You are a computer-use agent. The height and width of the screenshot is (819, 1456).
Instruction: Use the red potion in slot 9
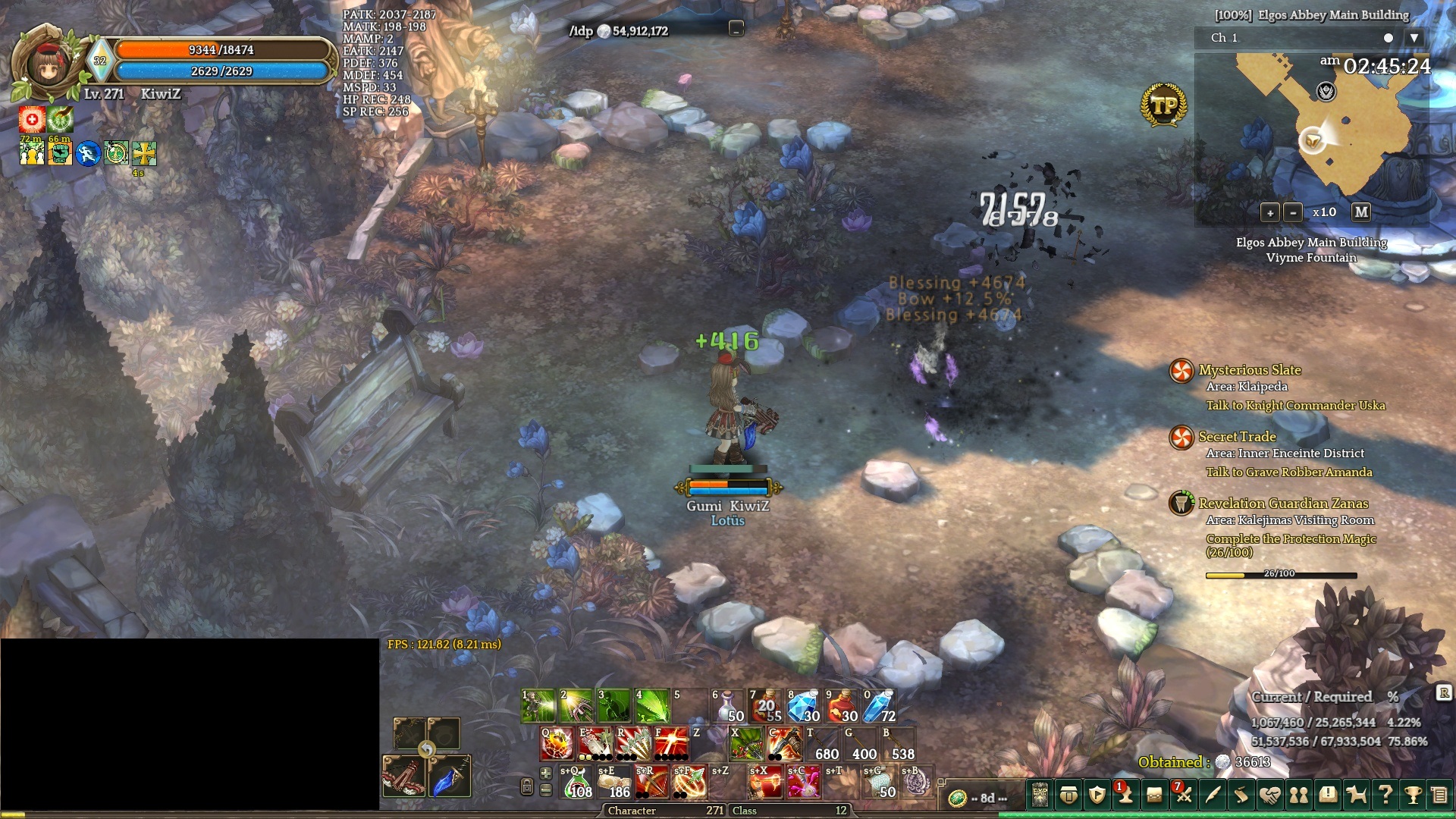coord(842,706)
